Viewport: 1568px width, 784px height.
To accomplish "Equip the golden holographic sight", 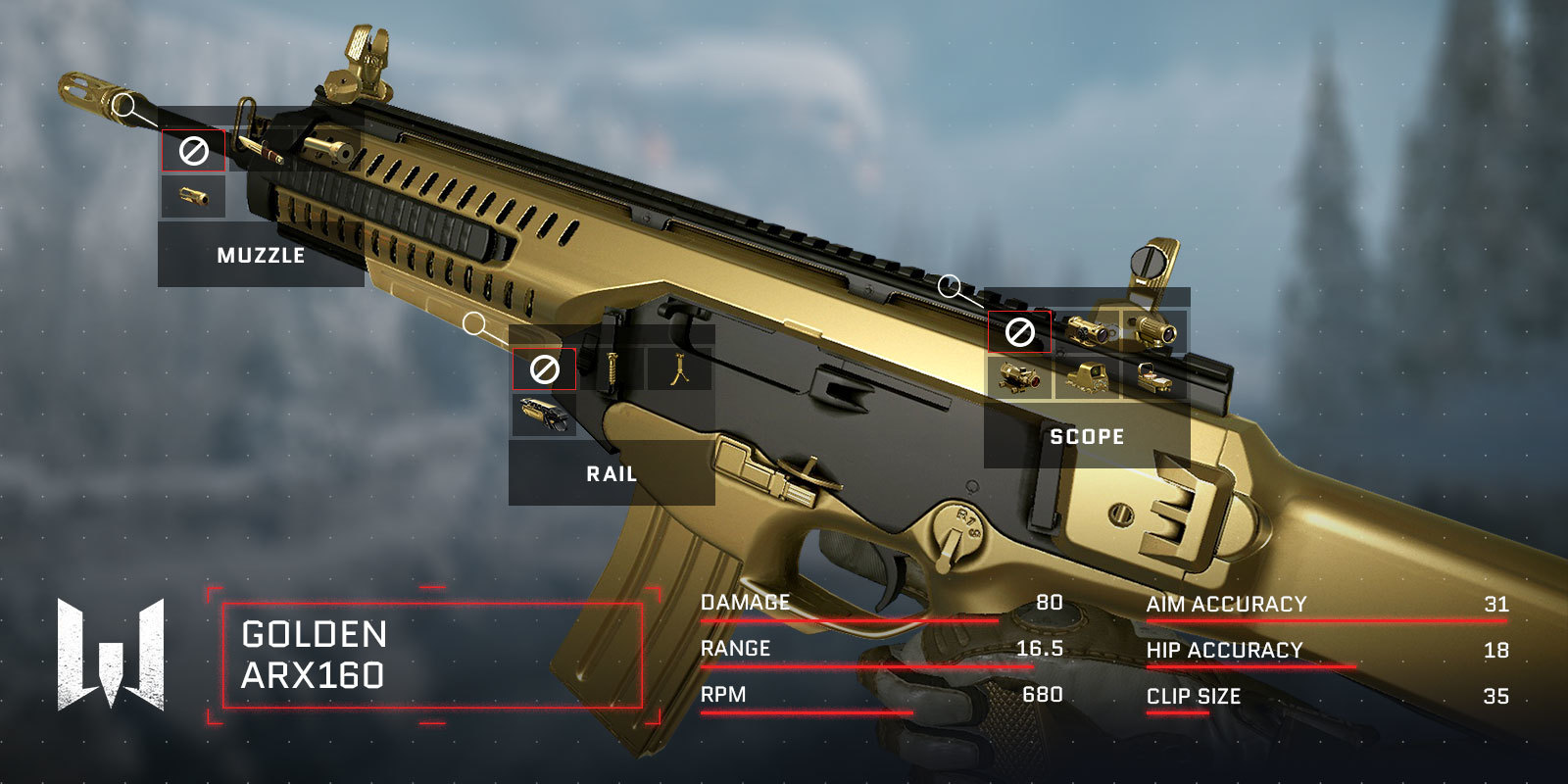I will (1087, 377).
